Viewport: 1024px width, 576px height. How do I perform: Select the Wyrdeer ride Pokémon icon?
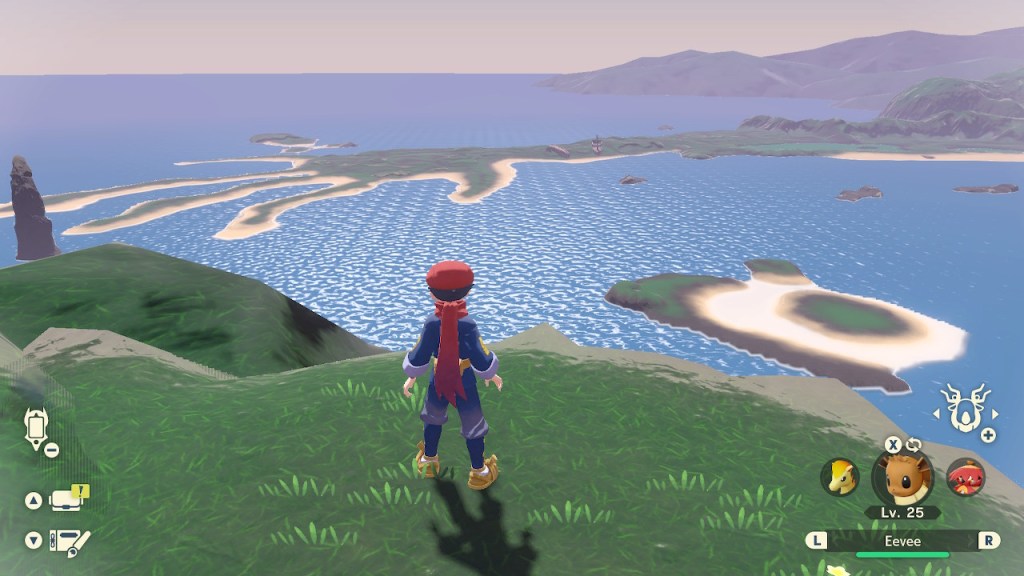point(966,408)
